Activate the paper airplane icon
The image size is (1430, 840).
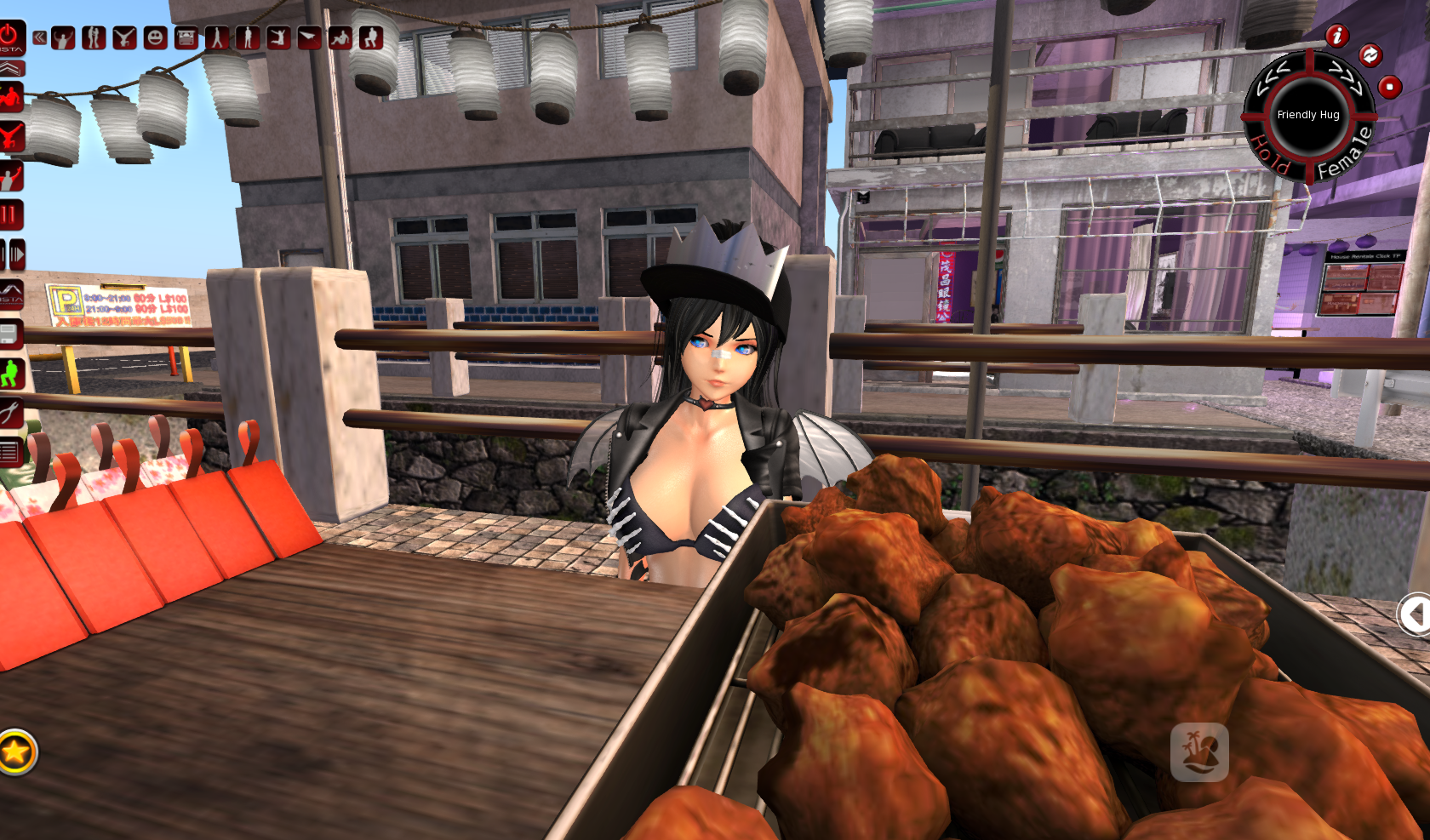tap(309, 37)
